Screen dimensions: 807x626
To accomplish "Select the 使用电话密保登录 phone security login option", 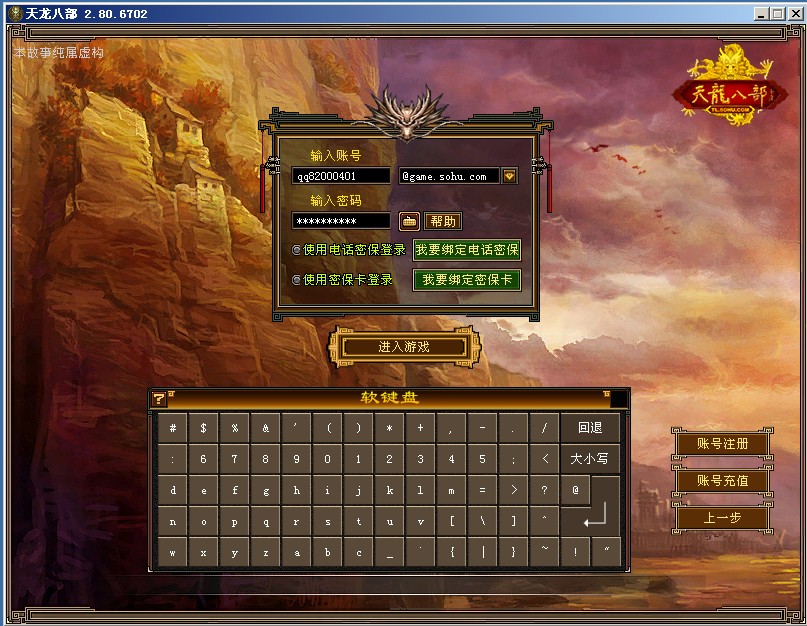I will click(297, 250).
